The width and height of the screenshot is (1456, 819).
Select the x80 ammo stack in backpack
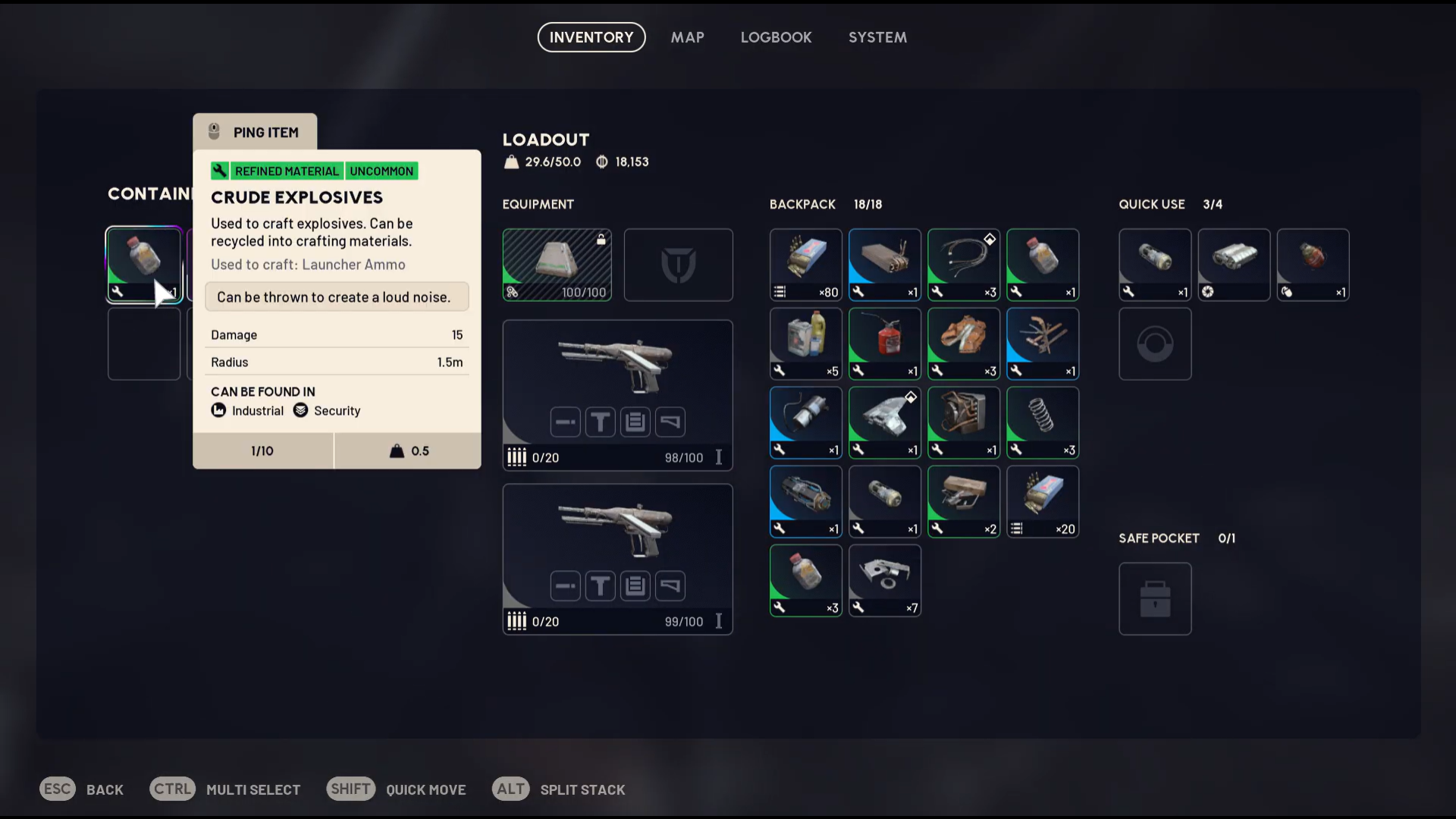pos(805,265)
